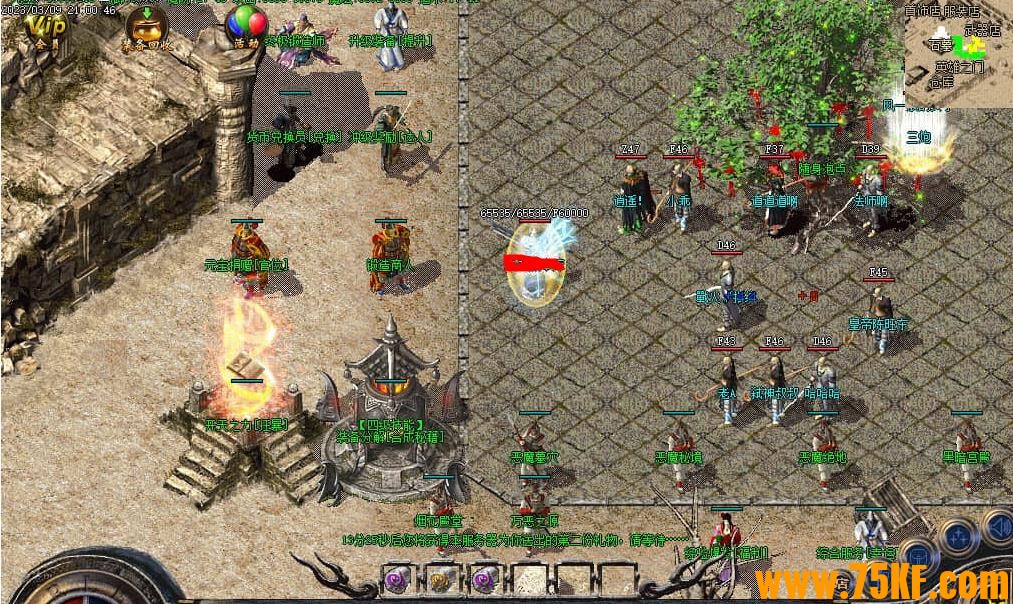Open the 装备回收 equipment recycle icon
The width and height of the screenshot is (1013, 604).
click(146, 28)
